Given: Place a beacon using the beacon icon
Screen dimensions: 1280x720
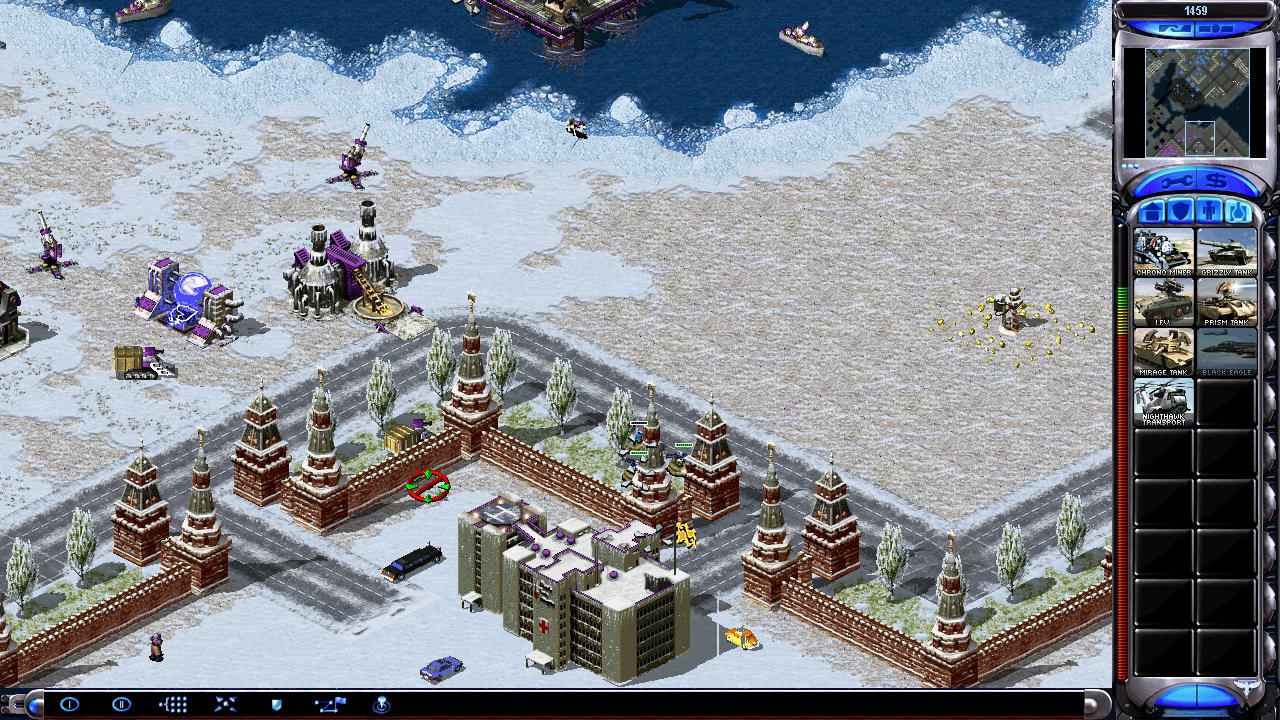Looking at the screenshot, I should point(381,704).
